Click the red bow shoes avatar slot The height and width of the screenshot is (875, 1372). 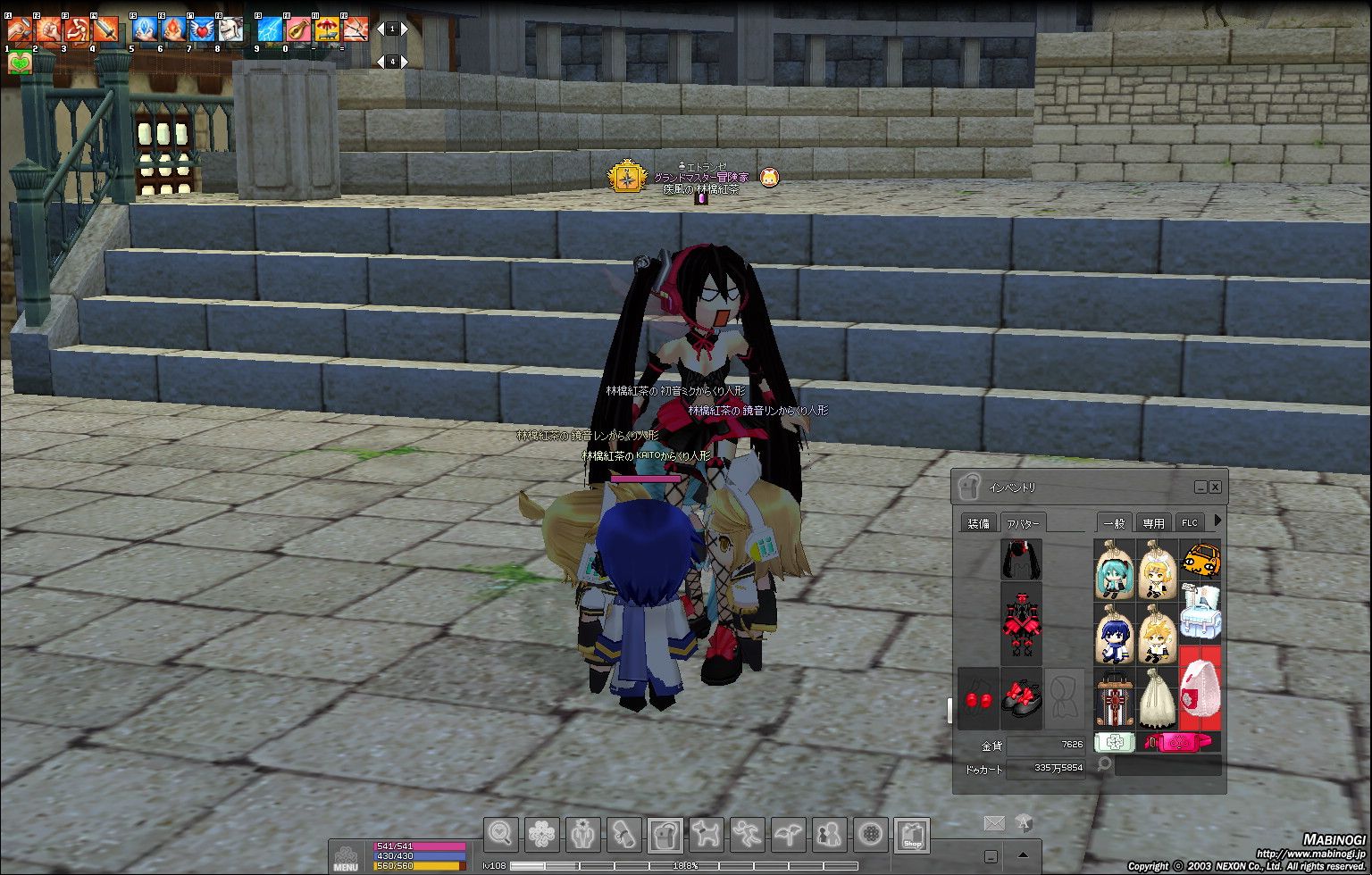[x=1021, y=698]
